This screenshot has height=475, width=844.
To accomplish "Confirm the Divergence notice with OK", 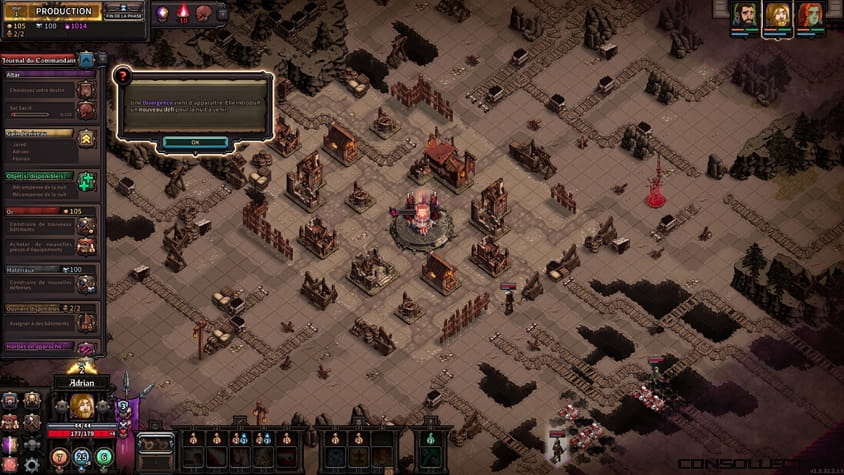I will pyautogui.click(x=195, y=142).
